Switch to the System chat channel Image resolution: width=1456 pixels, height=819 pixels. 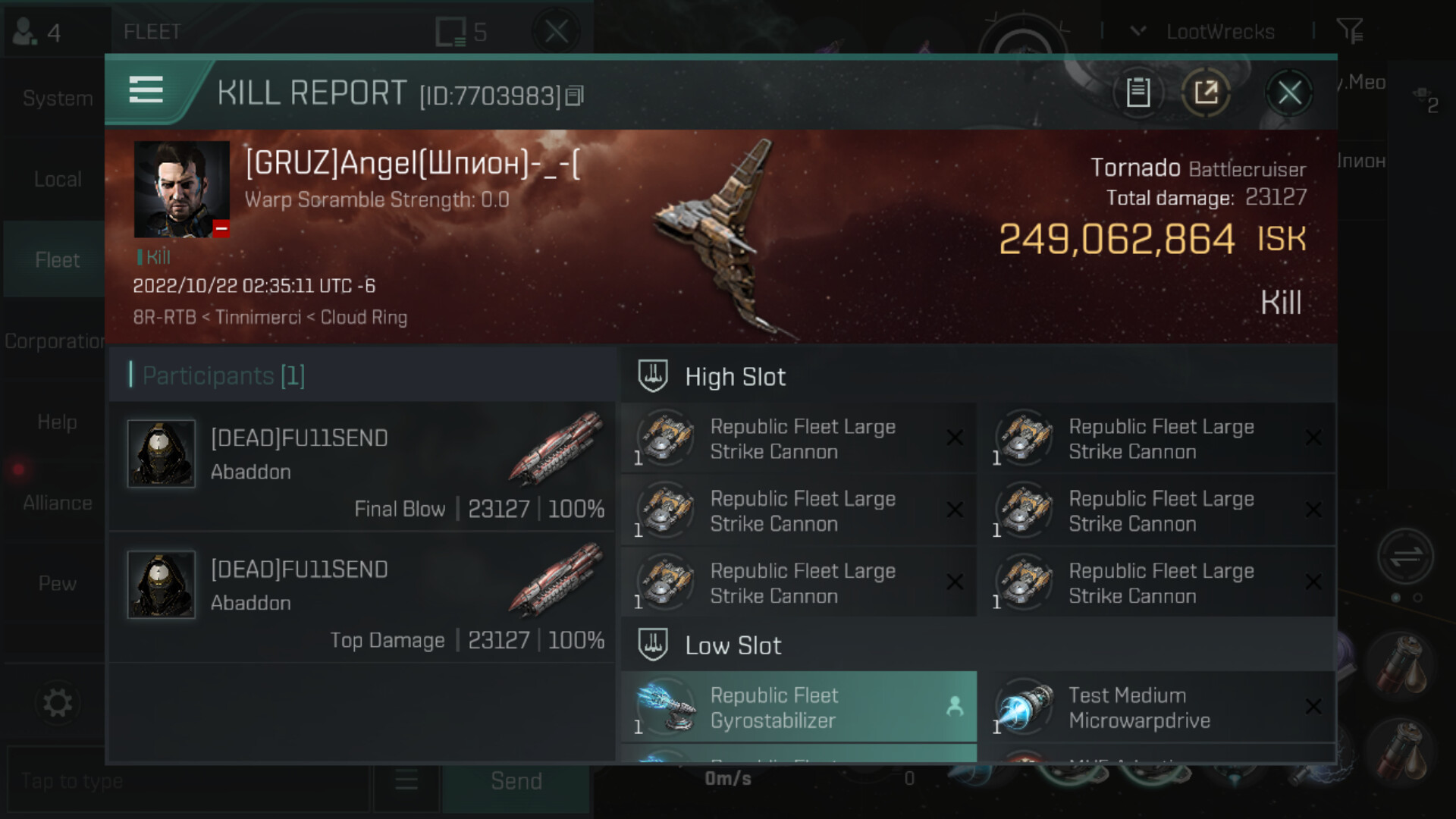tap(58, 98)
